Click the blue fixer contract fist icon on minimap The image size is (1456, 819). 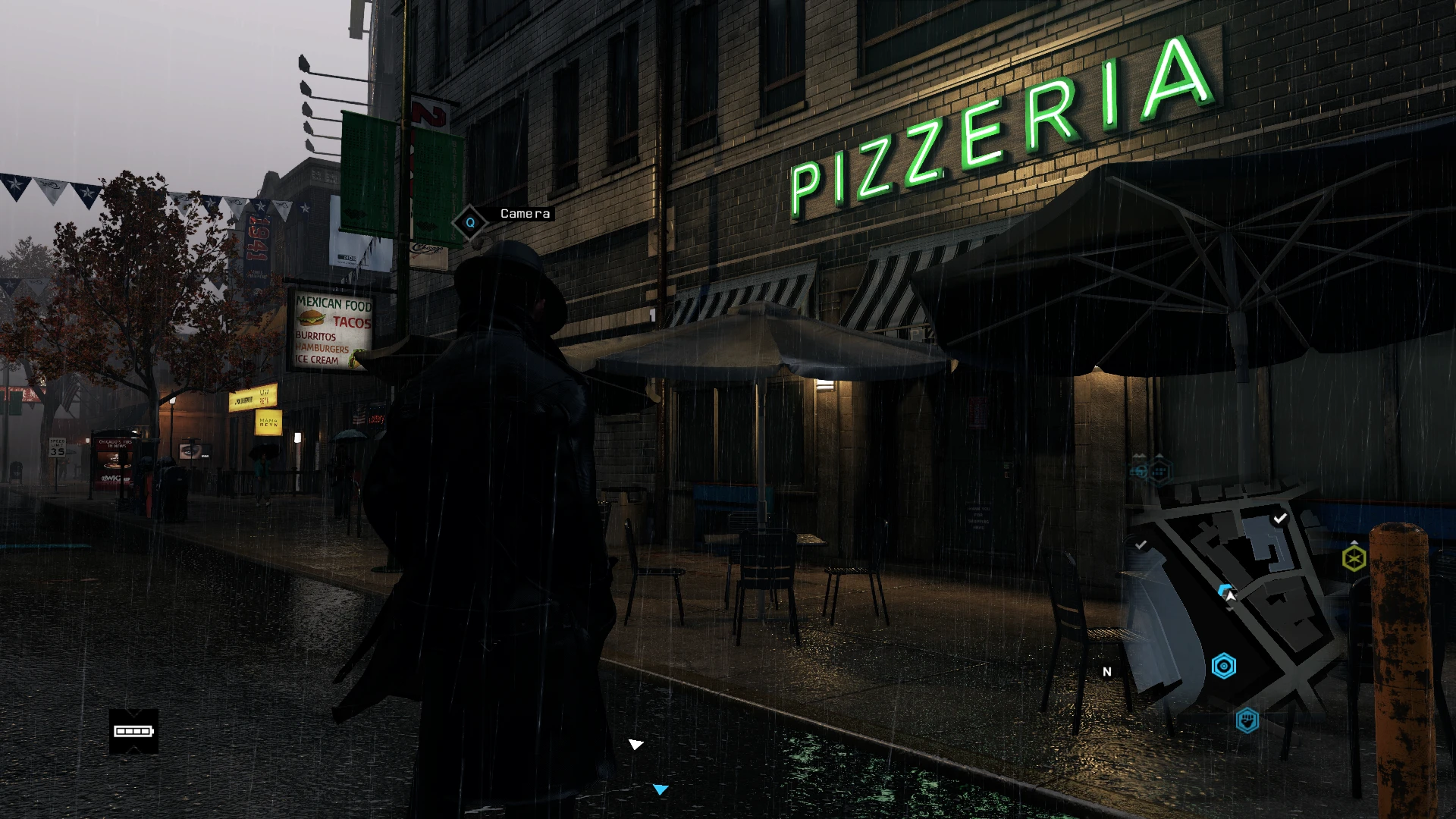(x=1248, y=720)
